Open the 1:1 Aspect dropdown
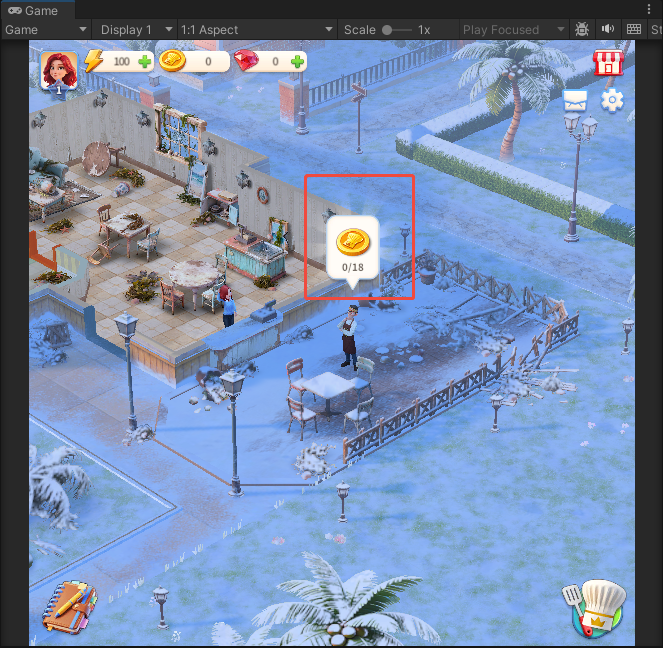 255,30
